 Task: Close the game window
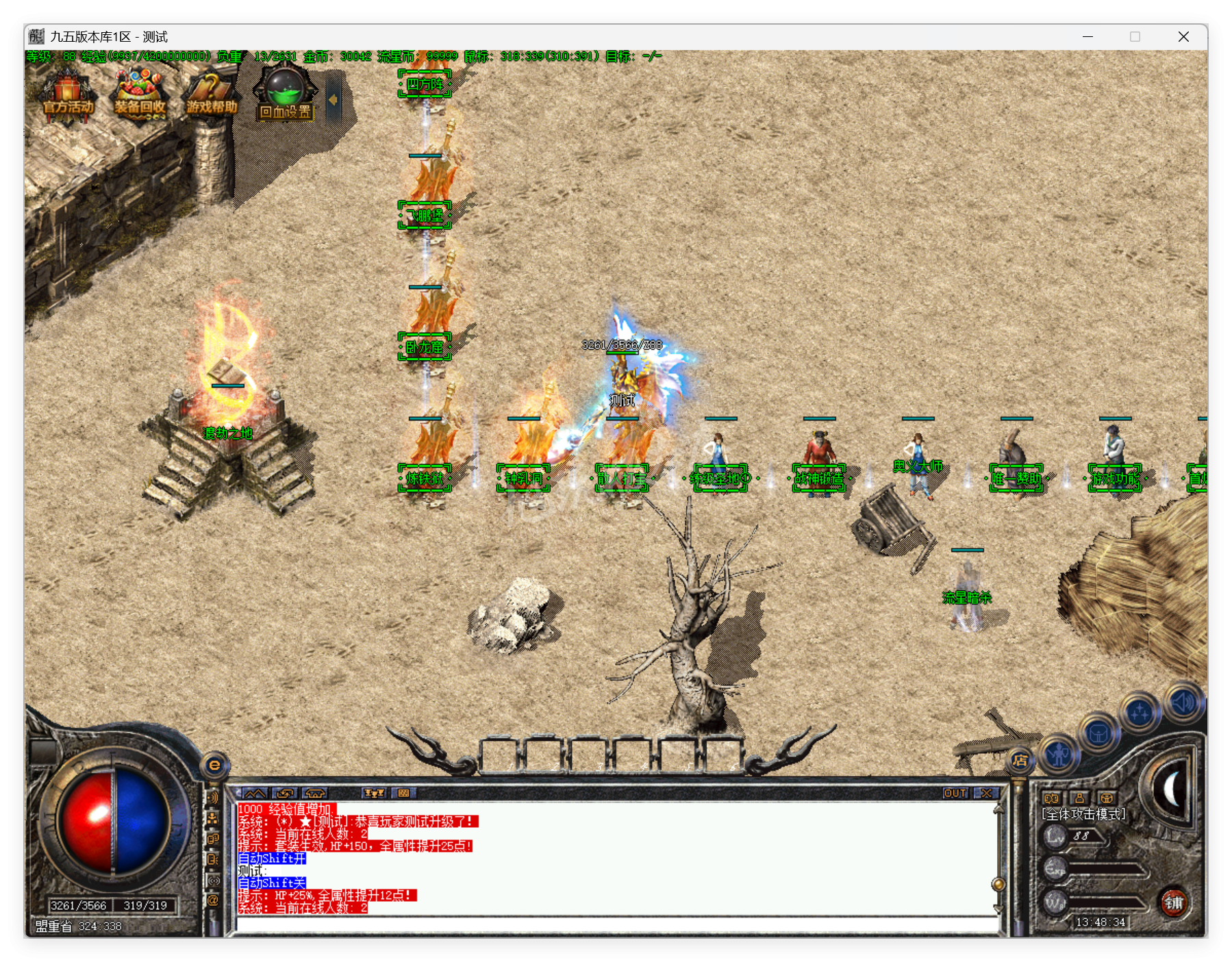1183,37
